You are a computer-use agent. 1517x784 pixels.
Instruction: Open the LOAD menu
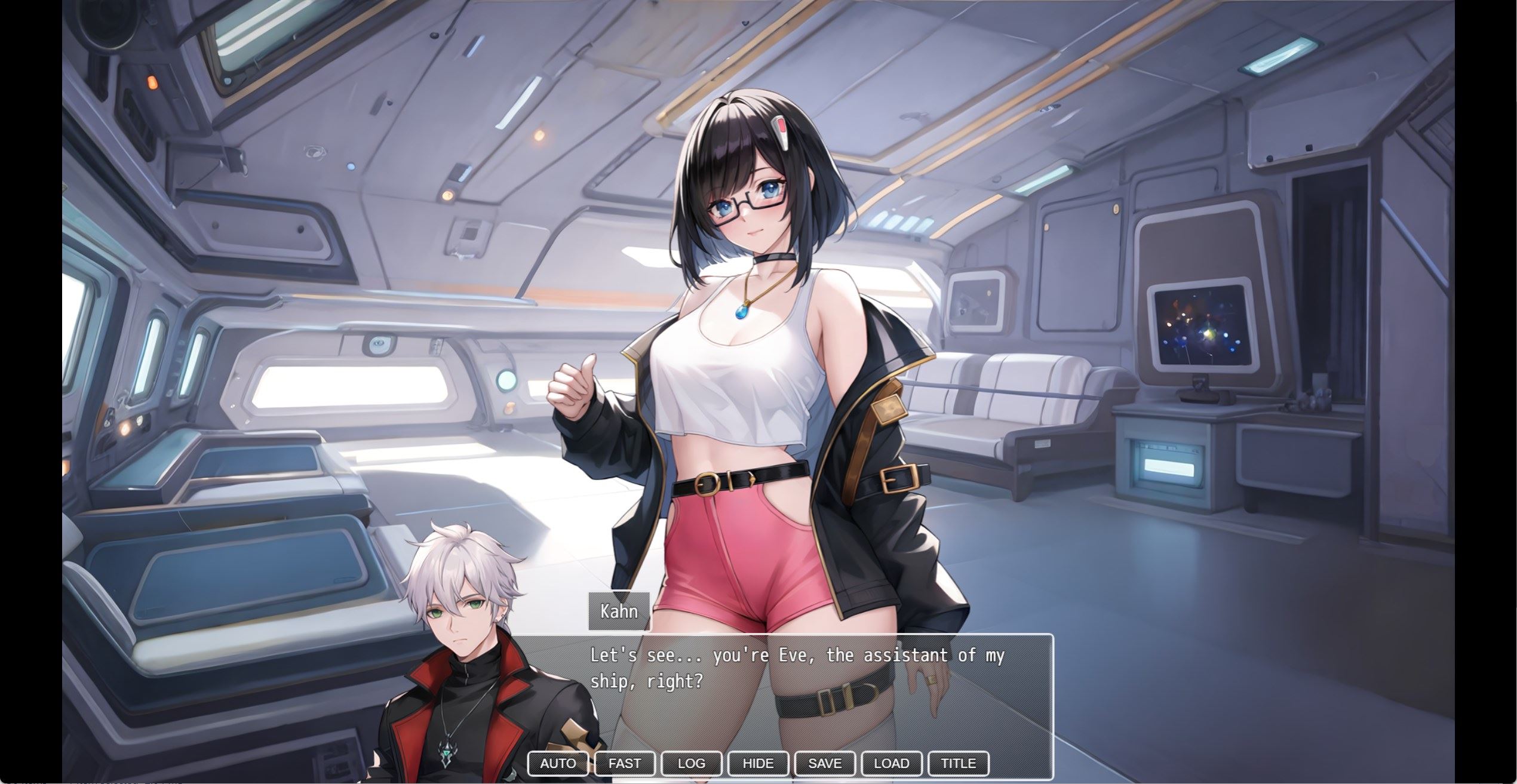[892, 763]
